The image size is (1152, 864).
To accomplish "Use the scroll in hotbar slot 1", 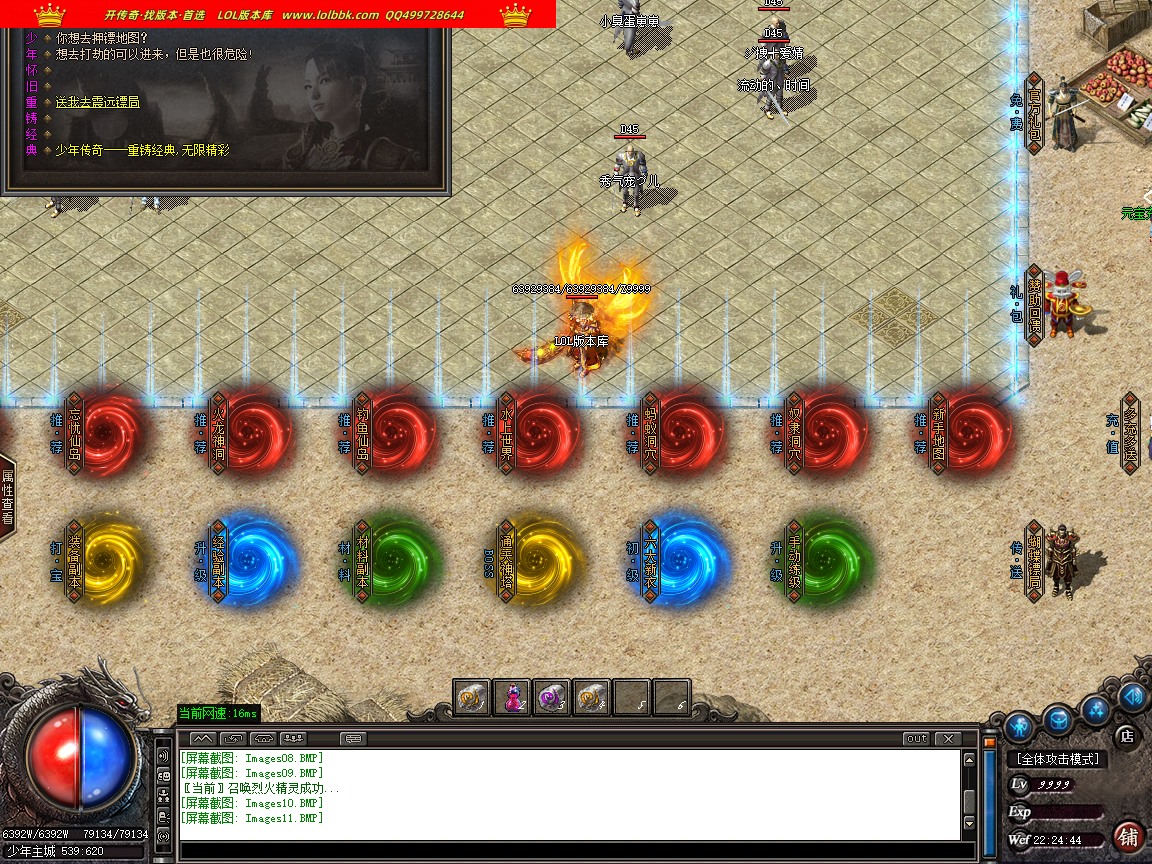I will point(472,697).
